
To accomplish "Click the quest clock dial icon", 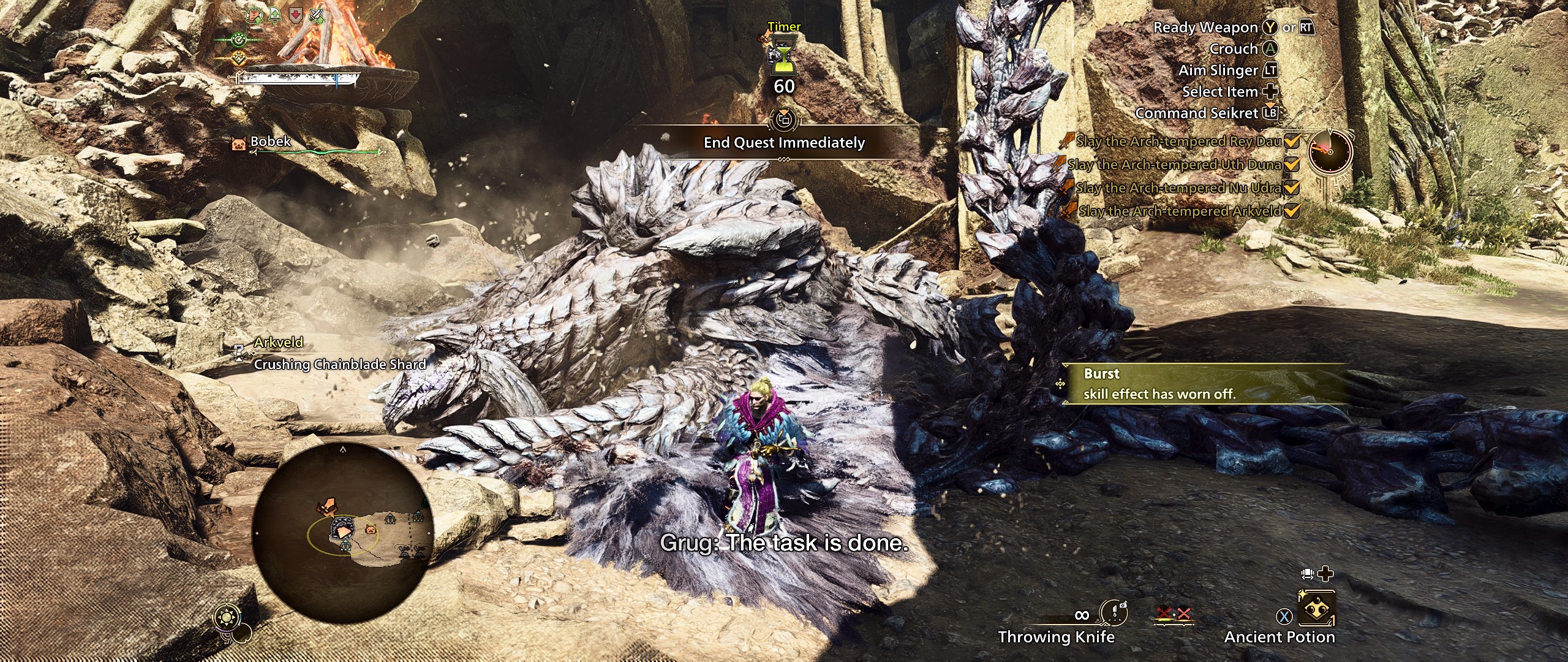I will [1330, 151].
